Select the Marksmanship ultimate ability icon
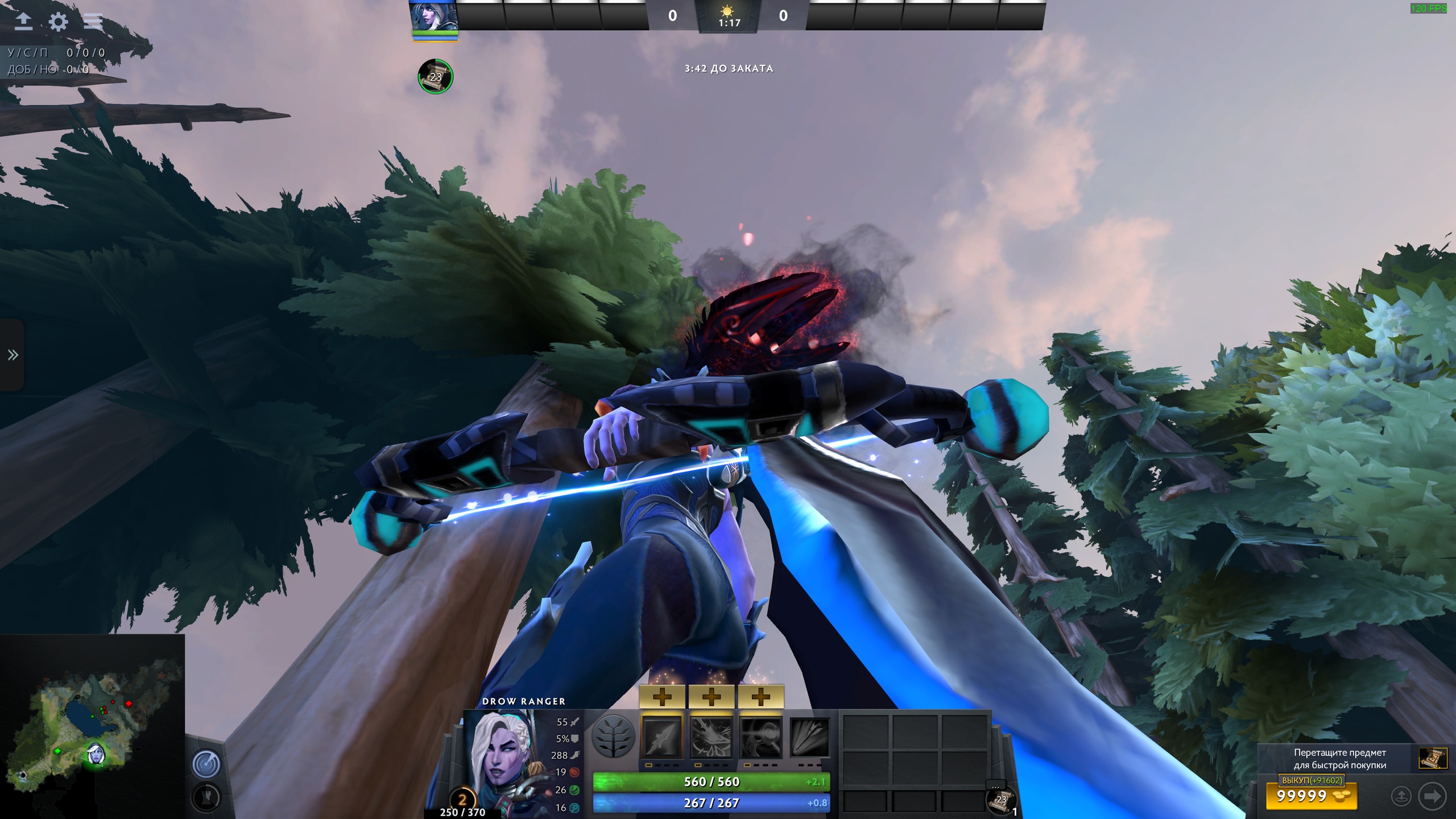1456x819 pixels. [809, 737]
